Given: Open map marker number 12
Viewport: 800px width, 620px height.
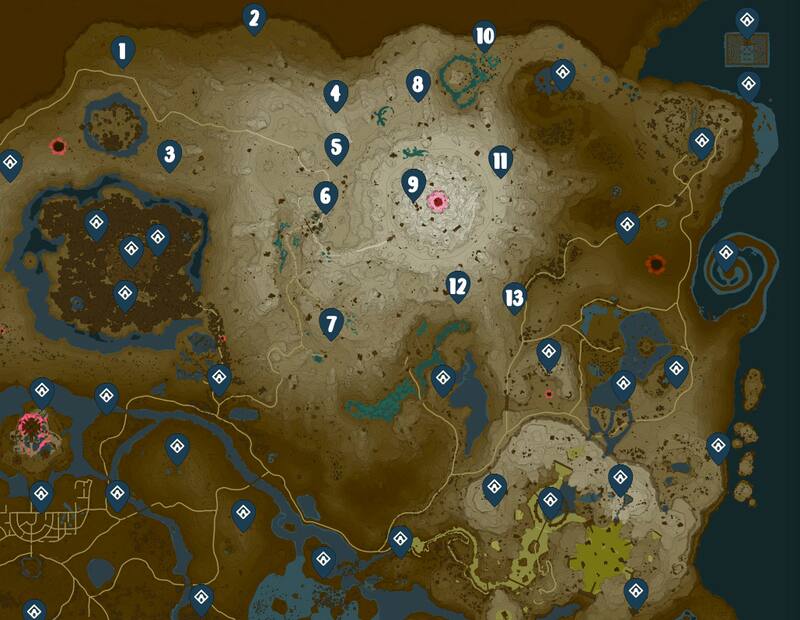Looking at the screenshot, I should [x=458, y=286].
